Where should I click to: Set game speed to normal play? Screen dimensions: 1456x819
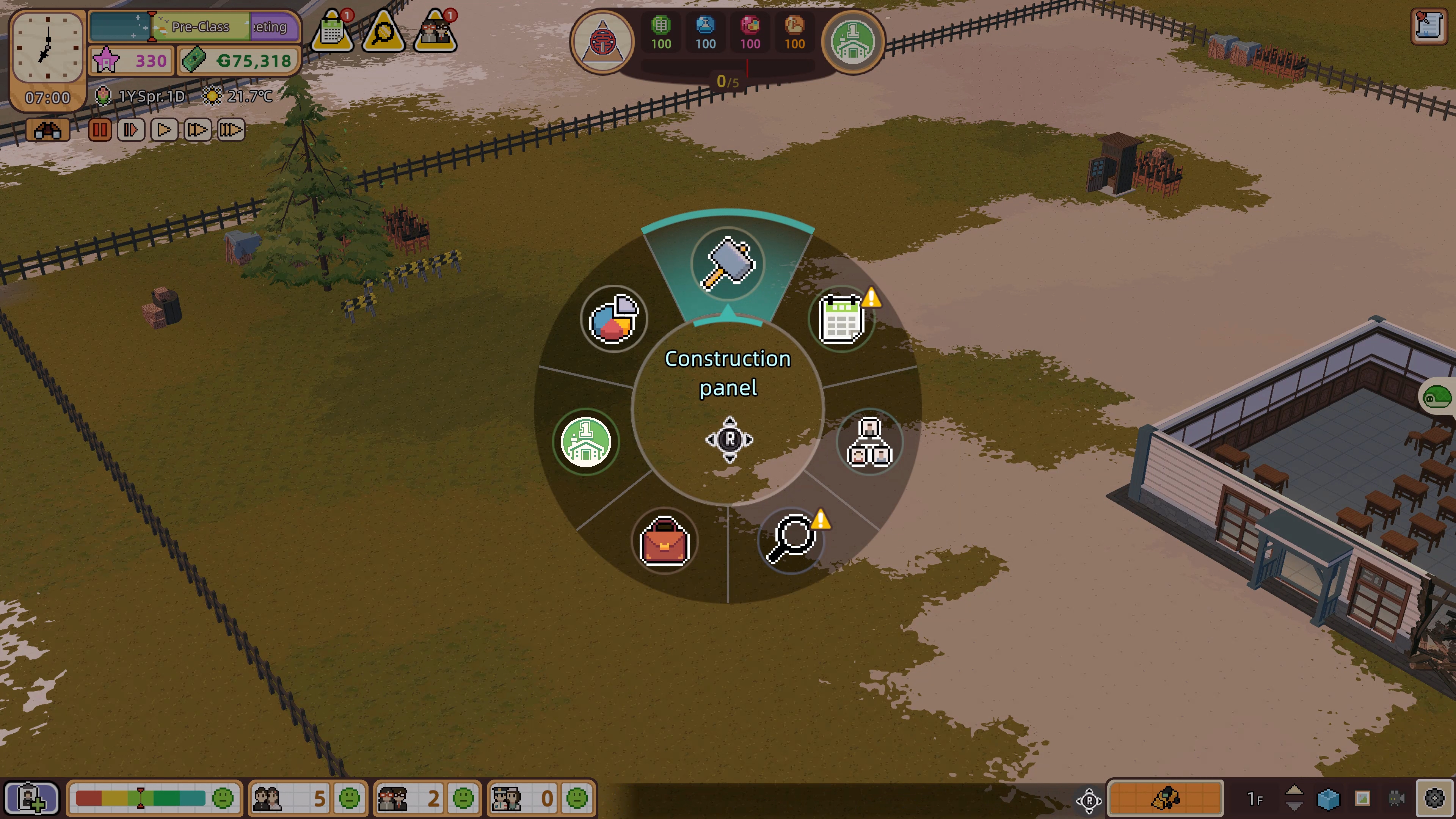point(164,130)
